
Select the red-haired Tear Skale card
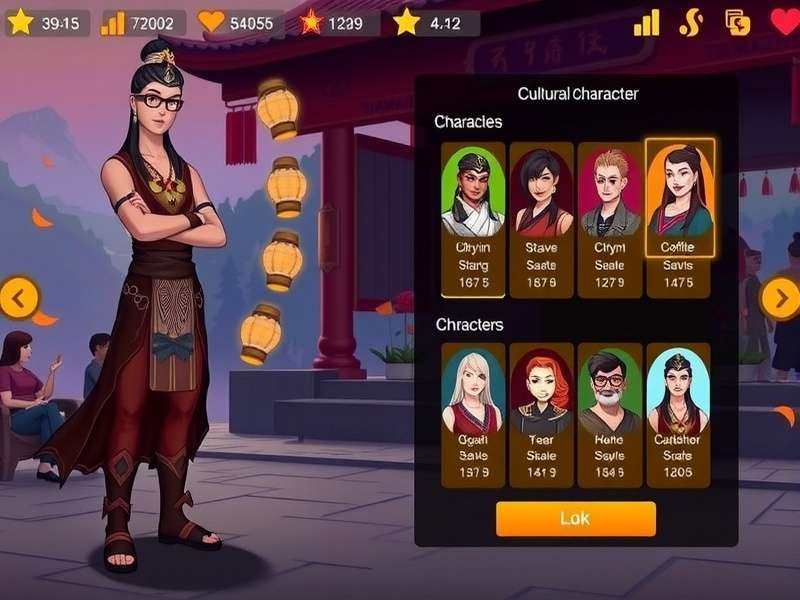click(541, 415)
